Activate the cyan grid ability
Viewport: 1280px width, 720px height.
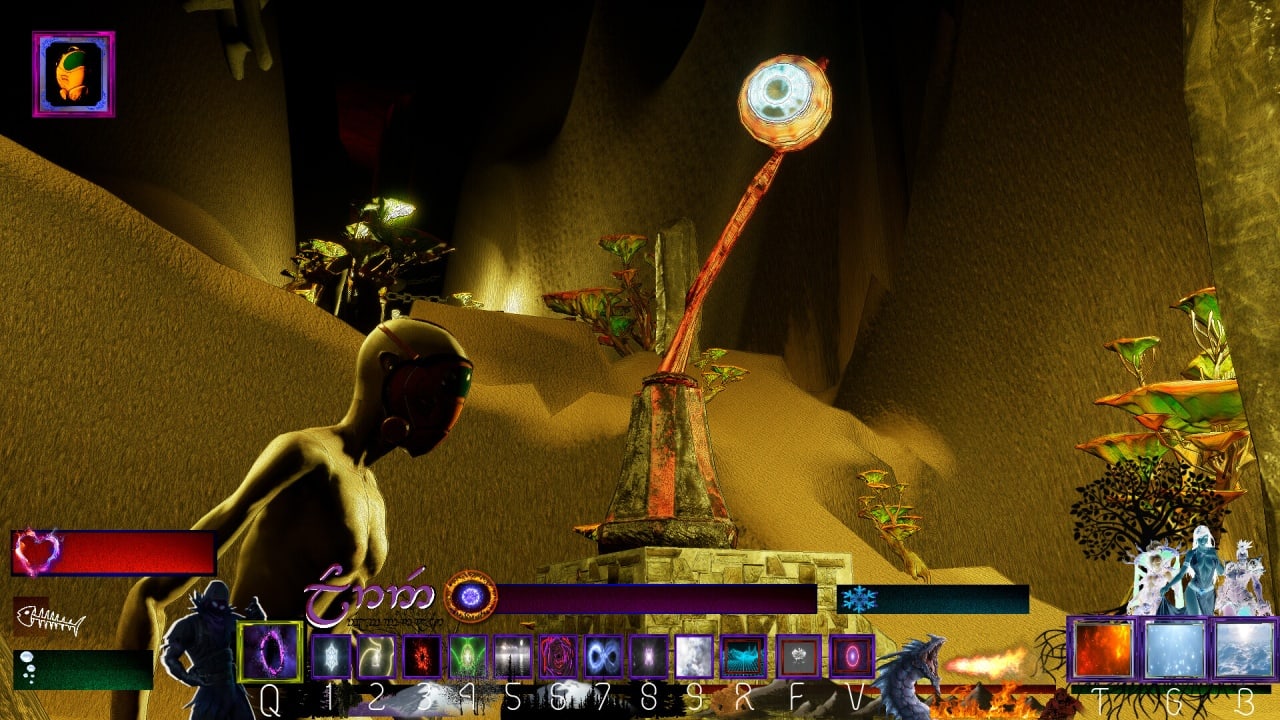pos(743,657)
